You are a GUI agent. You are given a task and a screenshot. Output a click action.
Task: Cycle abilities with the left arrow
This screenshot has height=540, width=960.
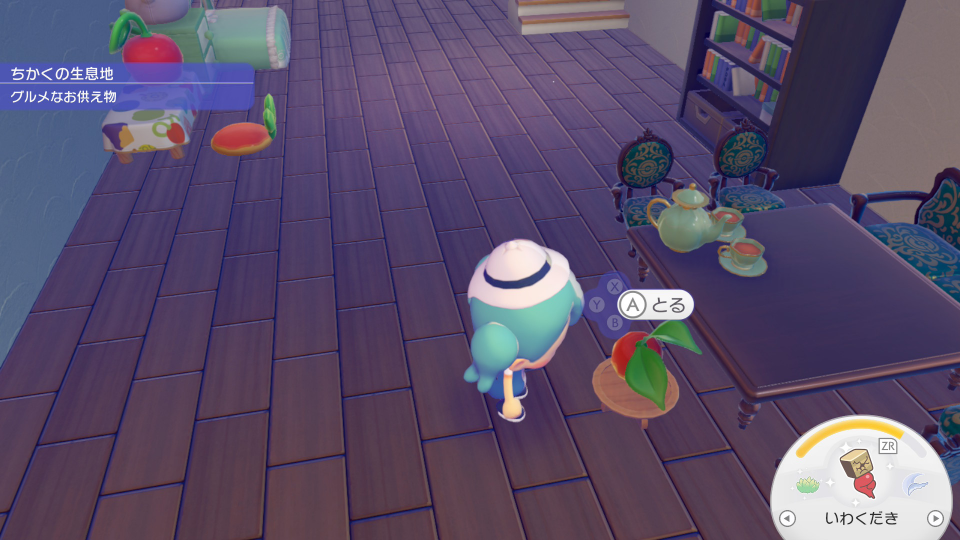(x=788, y=518)
